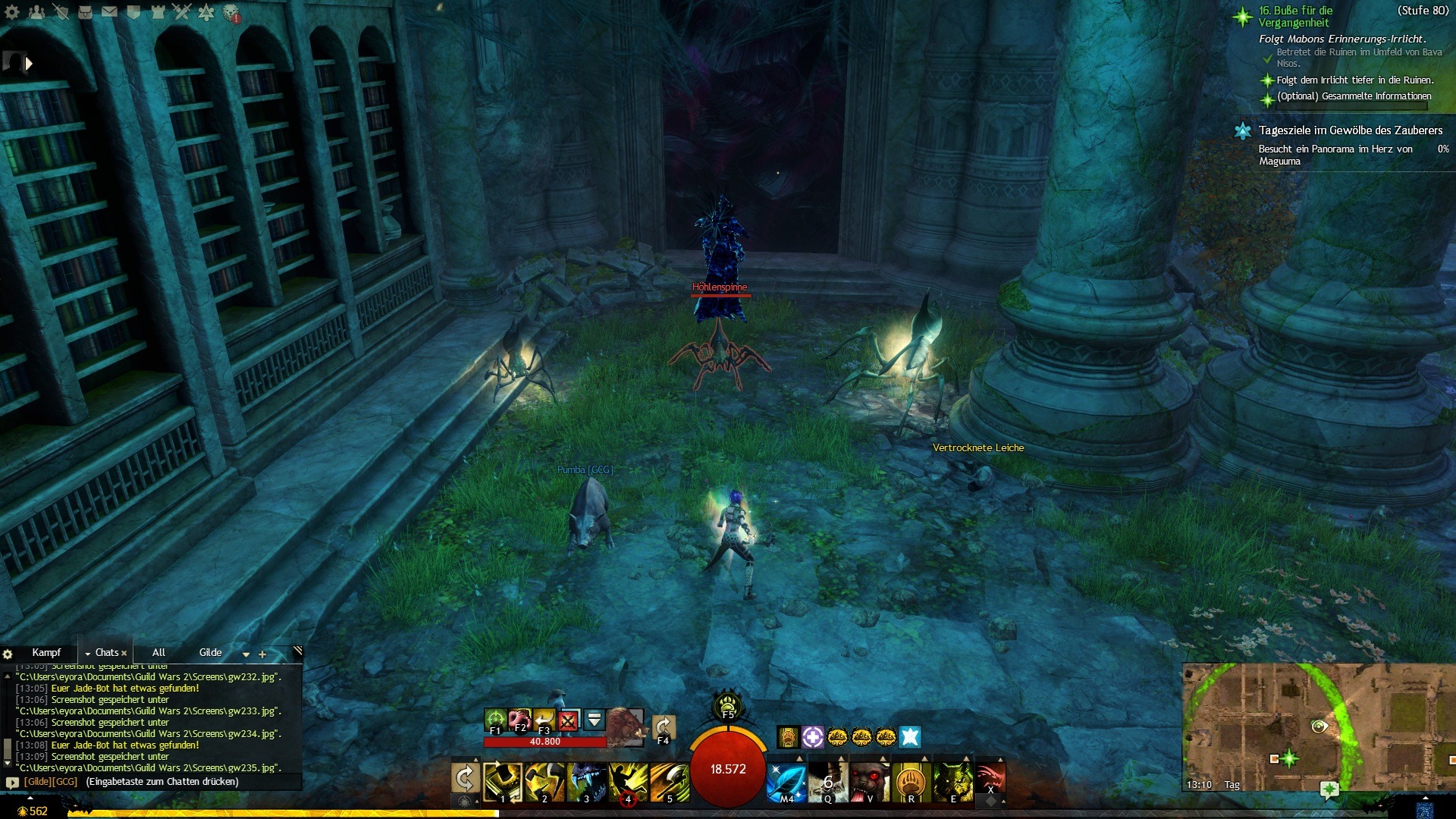Open the friends and contacts icon
Image resolution: width=1456 pixels, height=819 pixels.
[36, 12]
